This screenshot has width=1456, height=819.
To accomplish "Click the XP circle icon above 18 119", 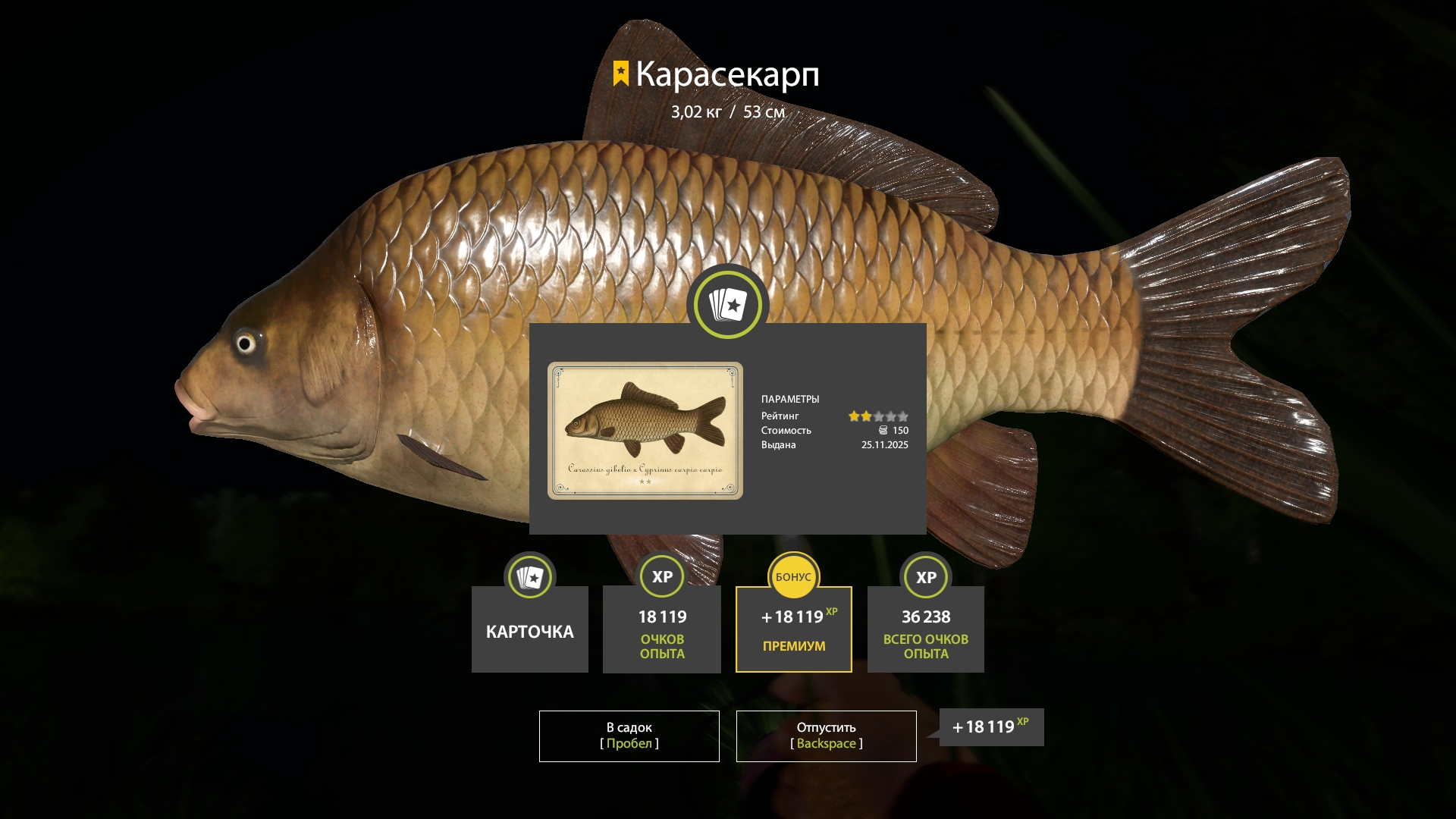I will click(x=661, y=577).
